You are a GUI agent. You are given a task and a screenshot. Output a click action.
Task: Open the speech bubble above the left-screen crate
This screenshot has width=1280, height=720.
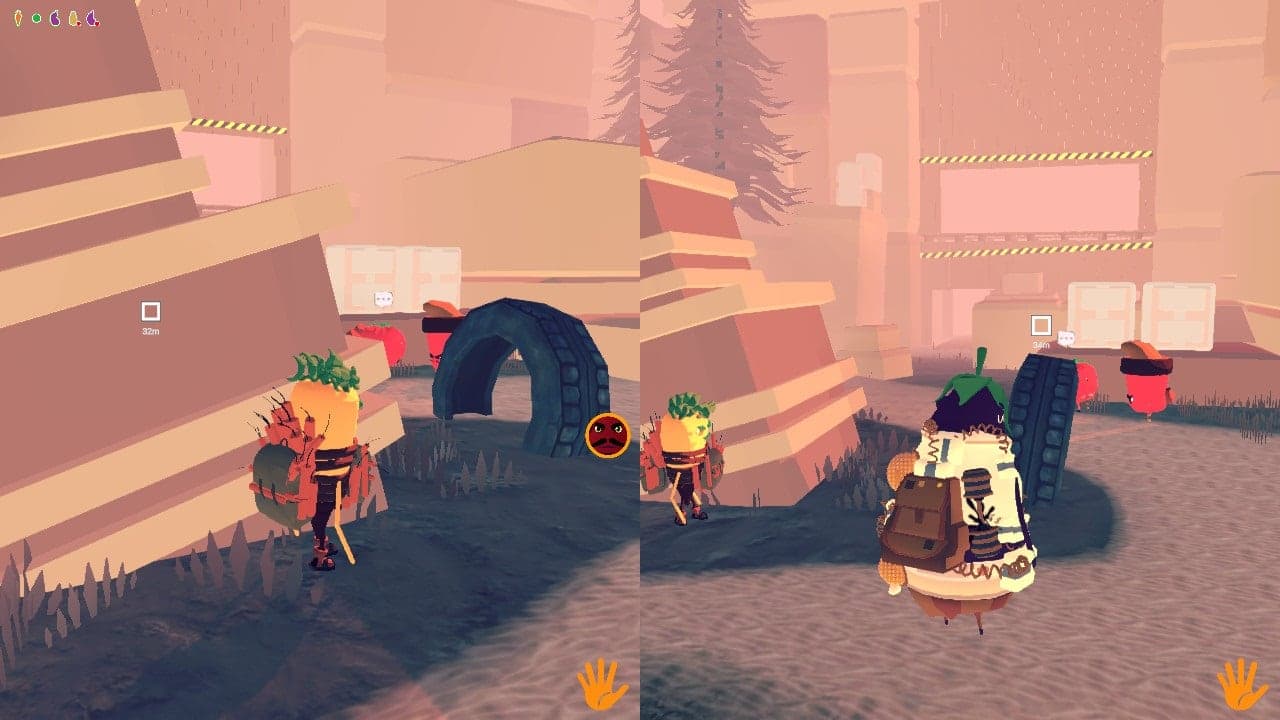(x=385, y=297)
